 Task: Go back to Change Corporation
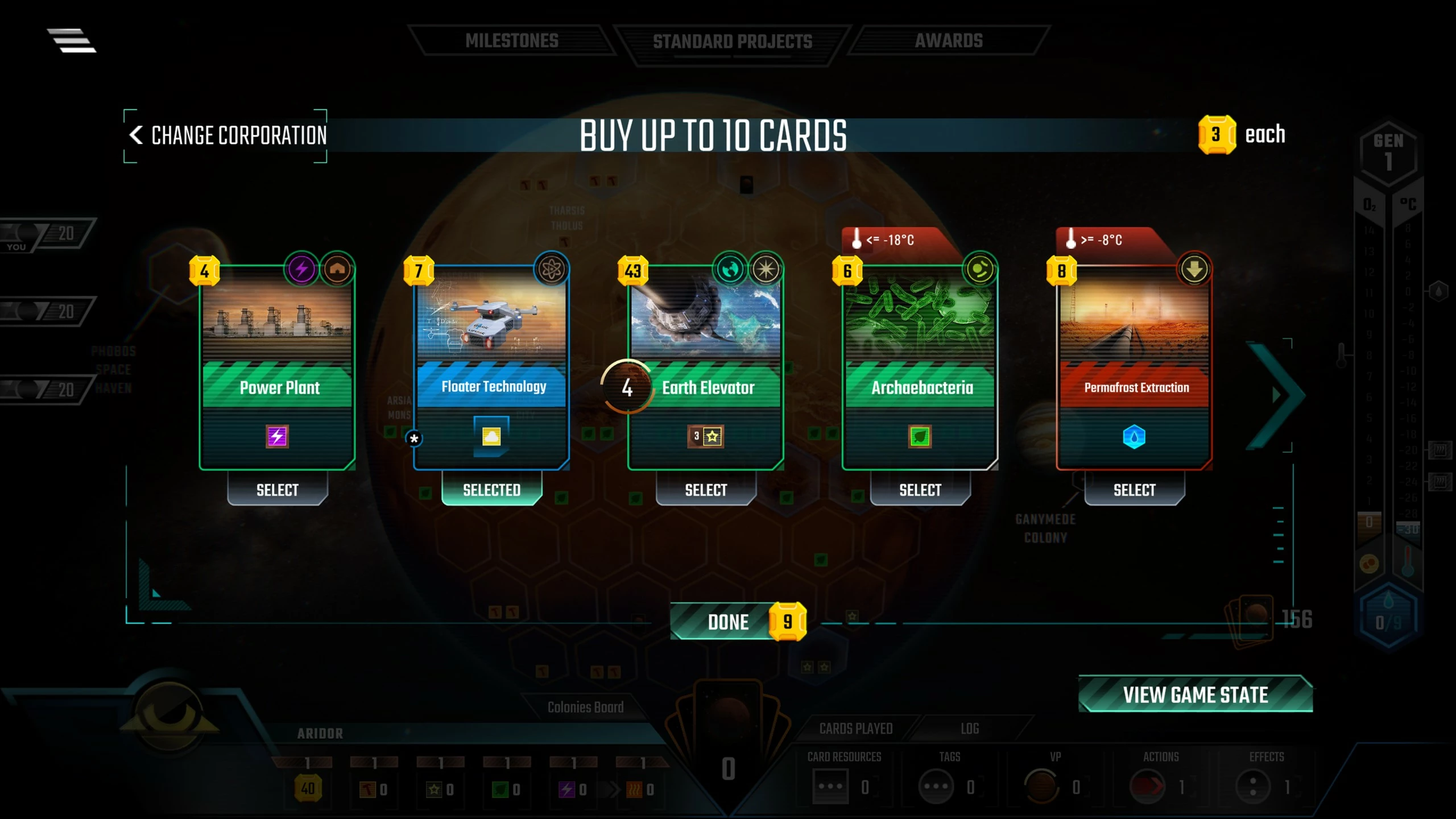coord(227,136)
